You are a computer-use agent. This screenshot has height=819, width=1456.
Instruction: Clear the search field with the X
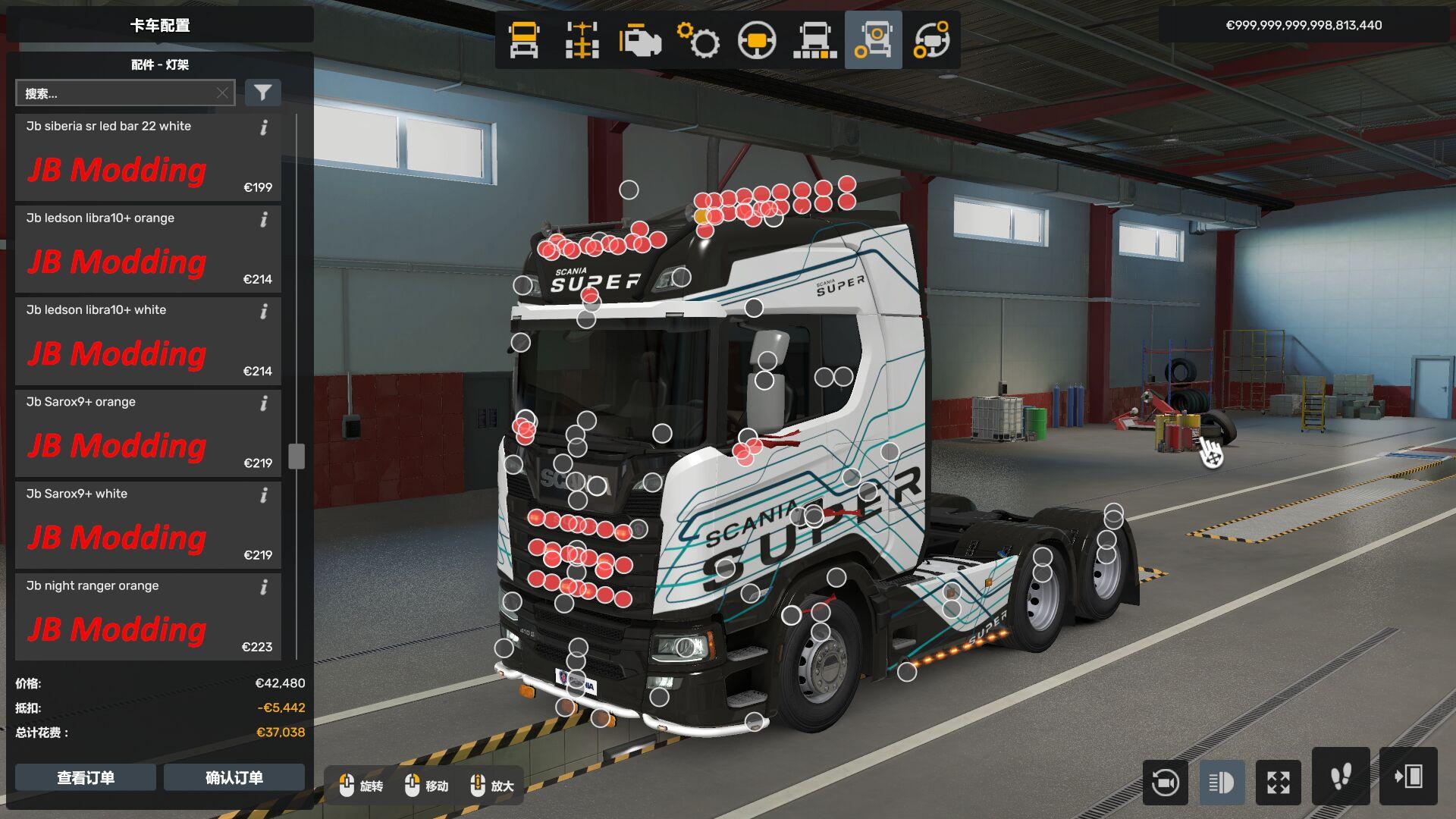point(222,93)
